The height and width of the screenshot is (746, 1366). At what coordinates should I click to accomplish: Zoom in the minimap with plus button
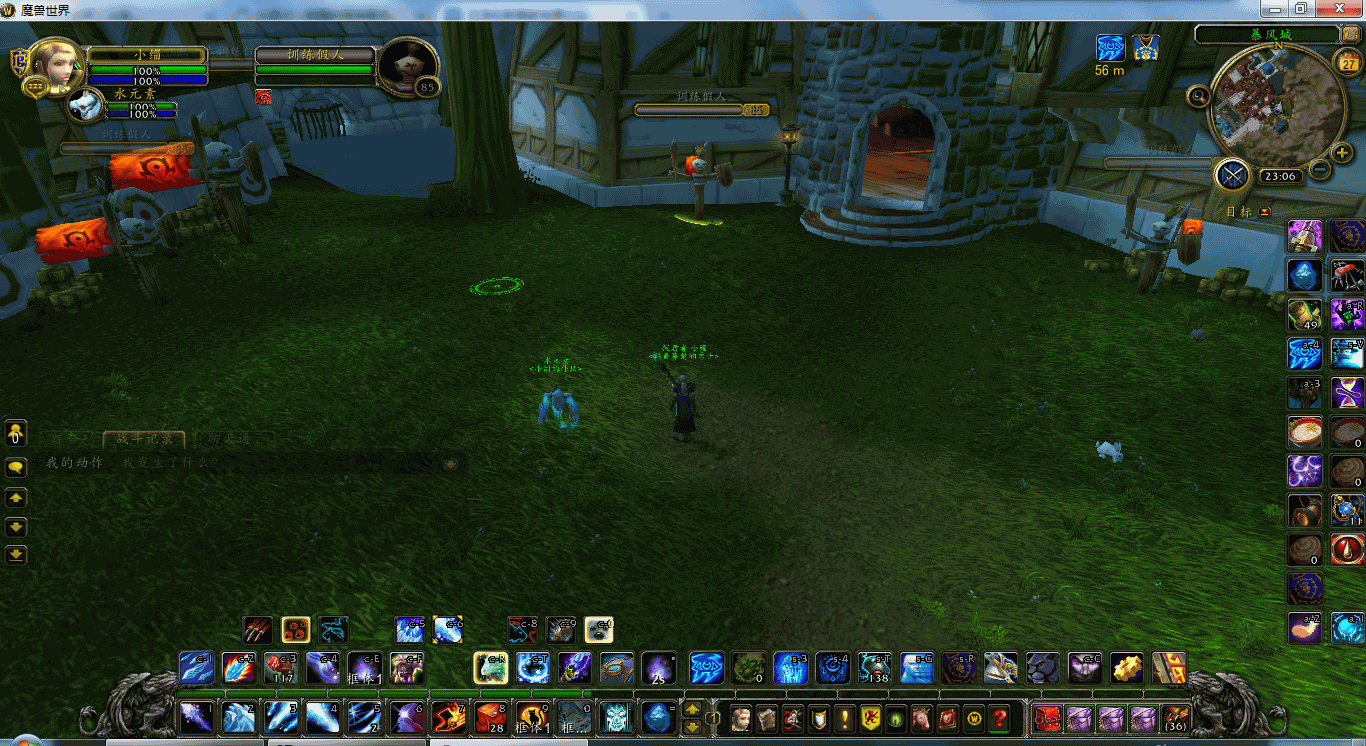click(1343, 152)
